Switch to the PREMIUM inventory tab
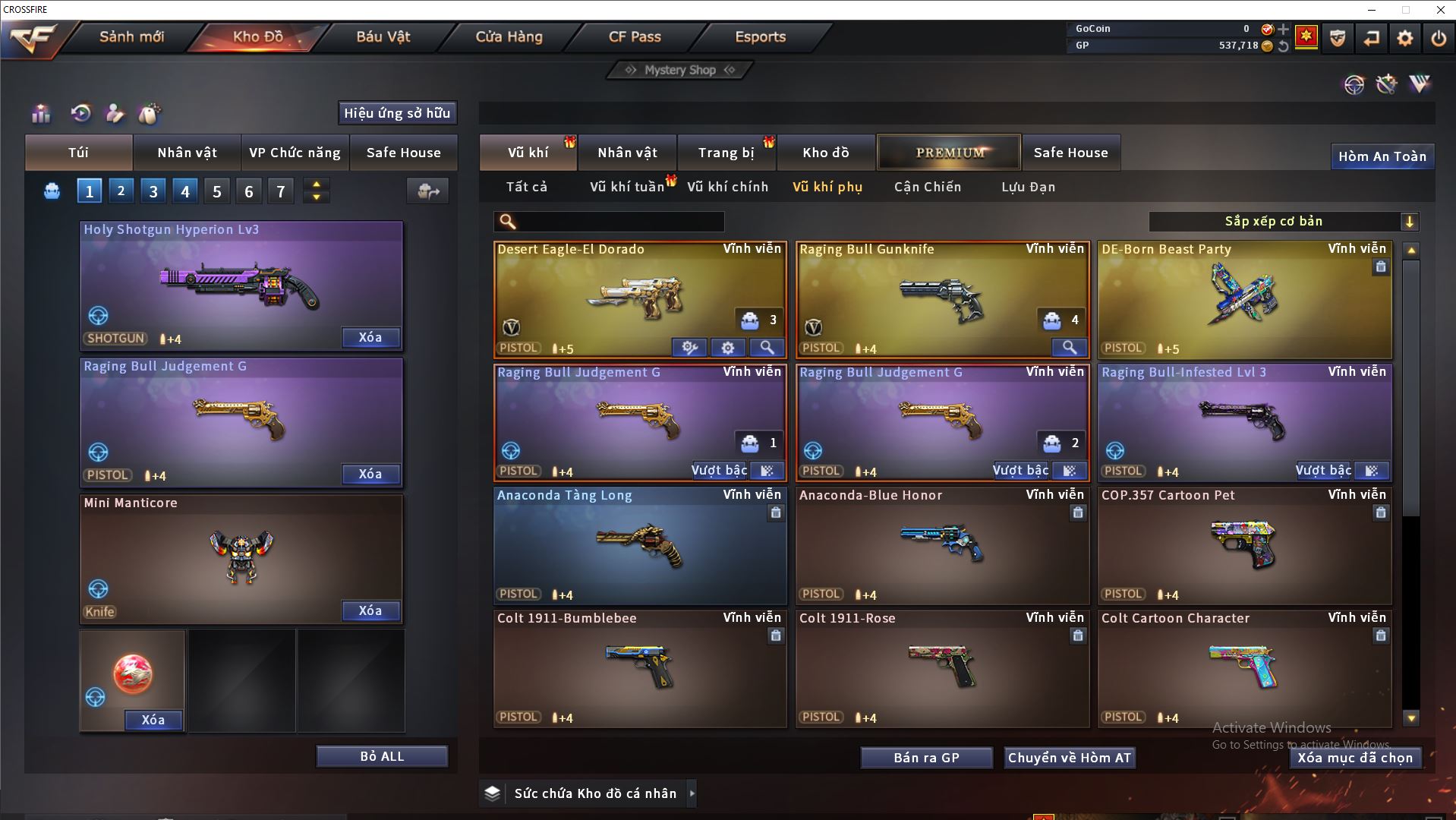 coord(949,153)
